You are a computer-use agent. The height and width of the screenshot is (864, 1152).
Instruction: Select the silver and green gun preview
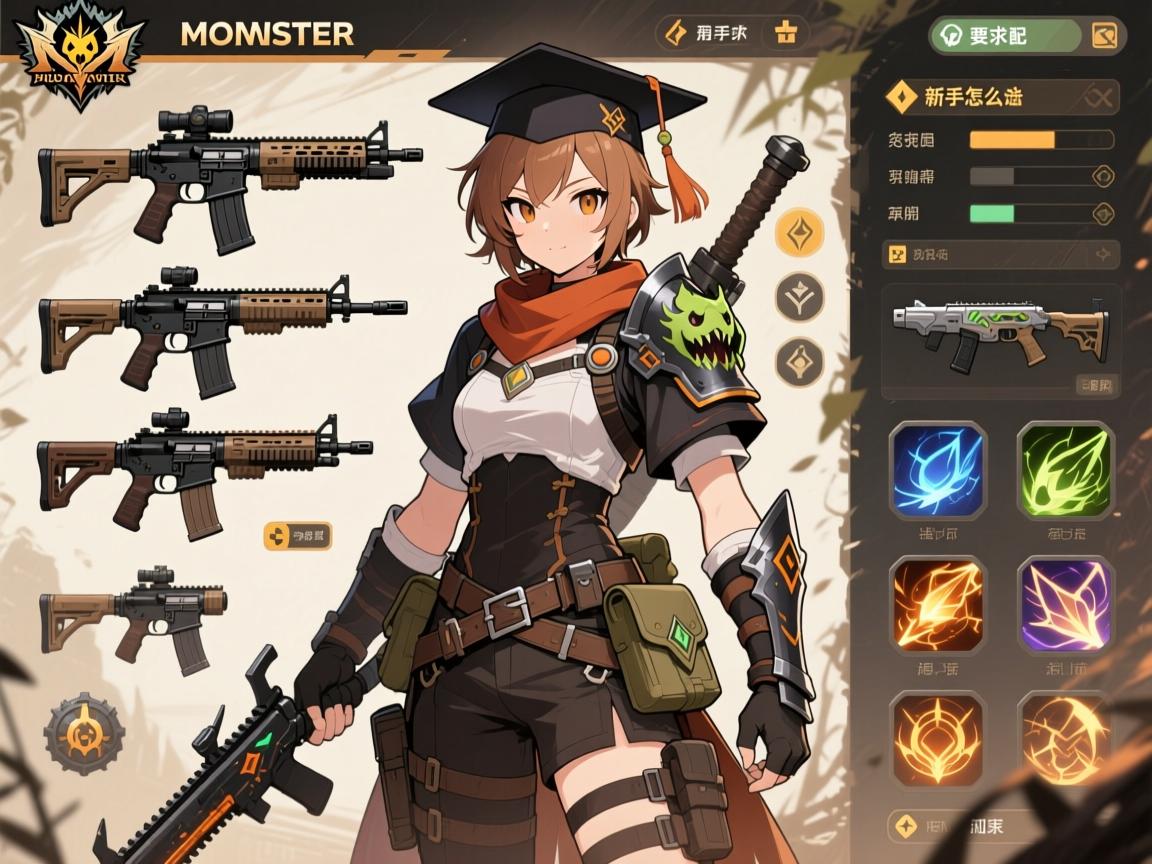point(1000,330)
